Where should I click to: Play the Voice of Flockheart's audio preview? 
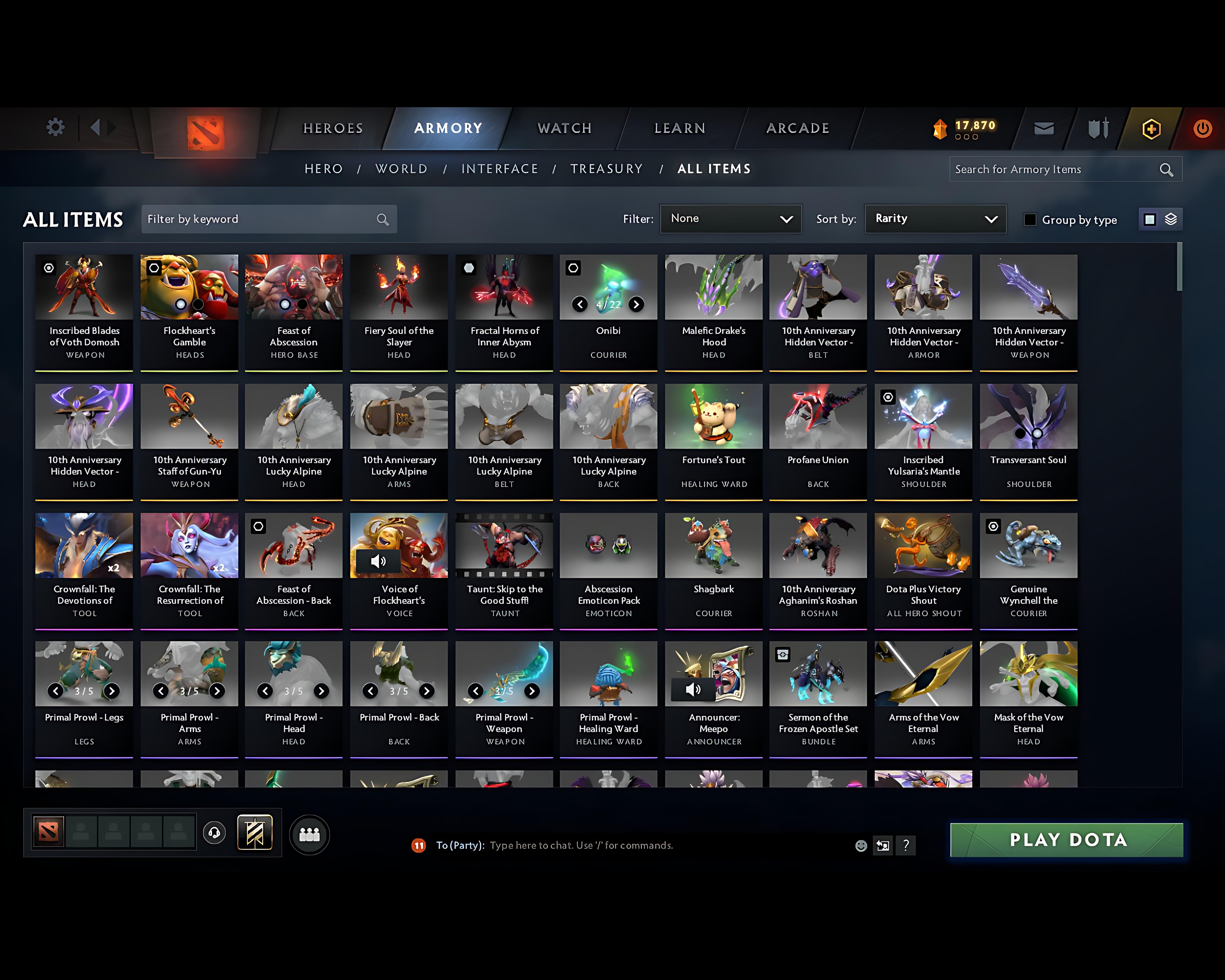point(379,561)
